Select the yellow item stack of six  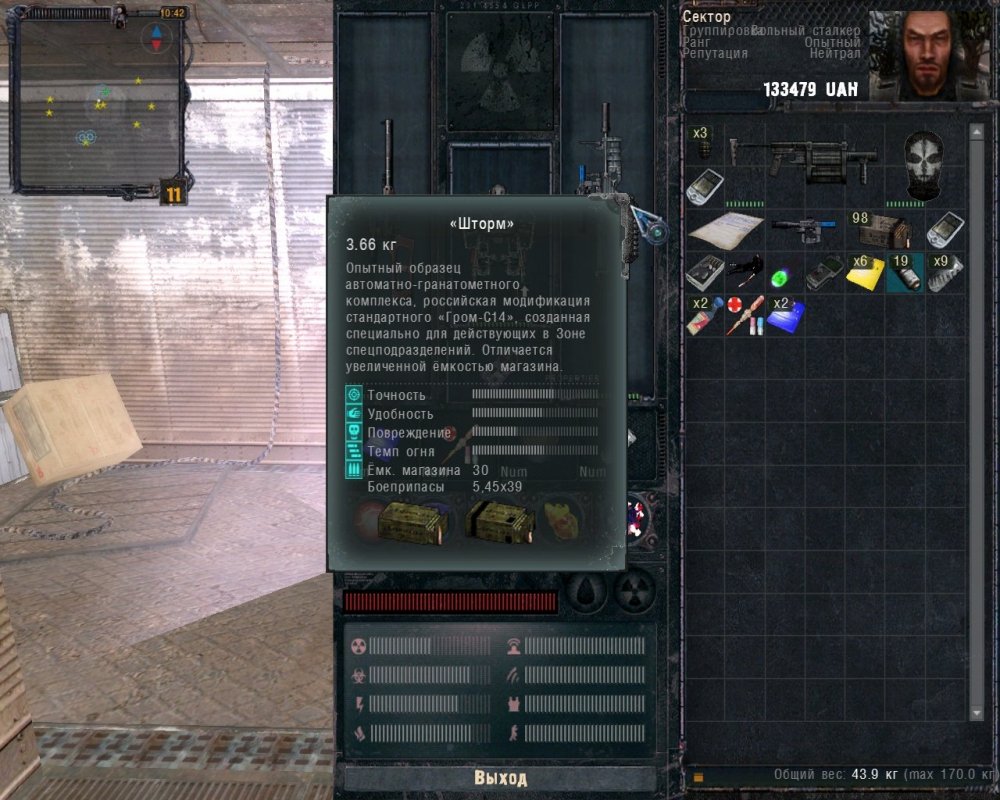865,273
